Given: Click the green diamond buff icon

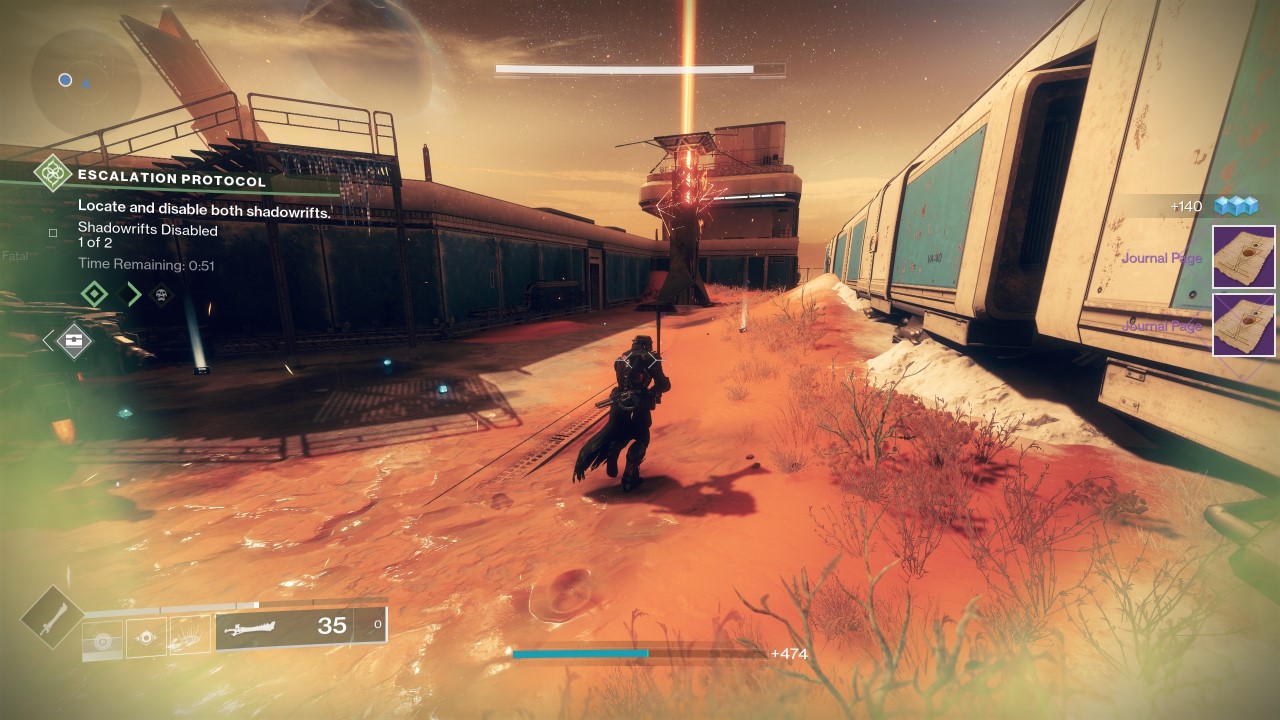Looking at the screenshot, I should tap(95, 294).
